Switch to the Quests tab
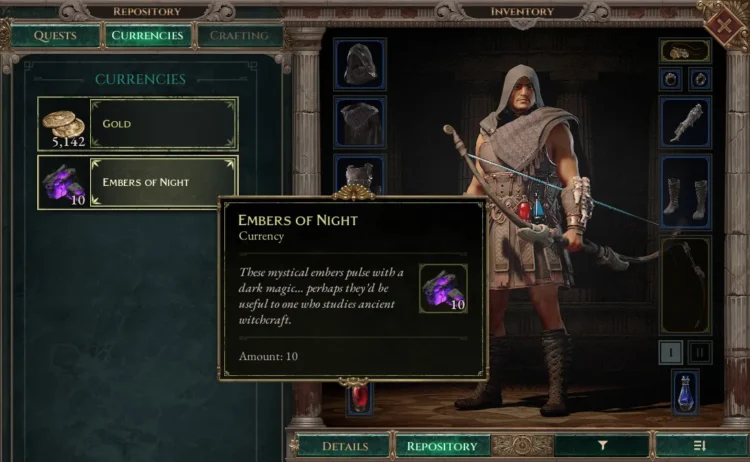This screenshot has width=750, height=462. pos(55,36)
